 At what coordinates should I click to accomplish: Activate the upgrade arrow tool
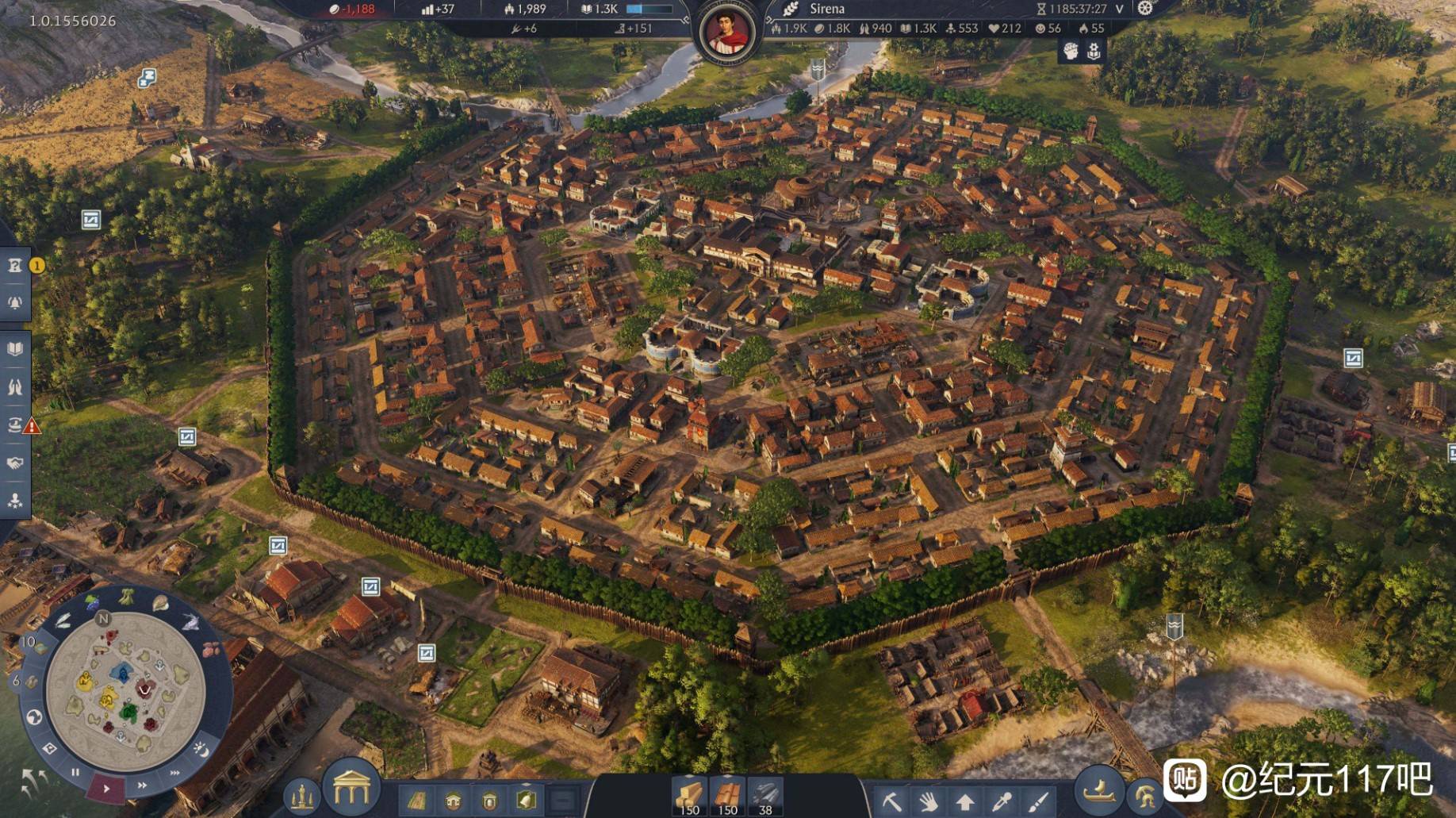click(x=964, y=801)
